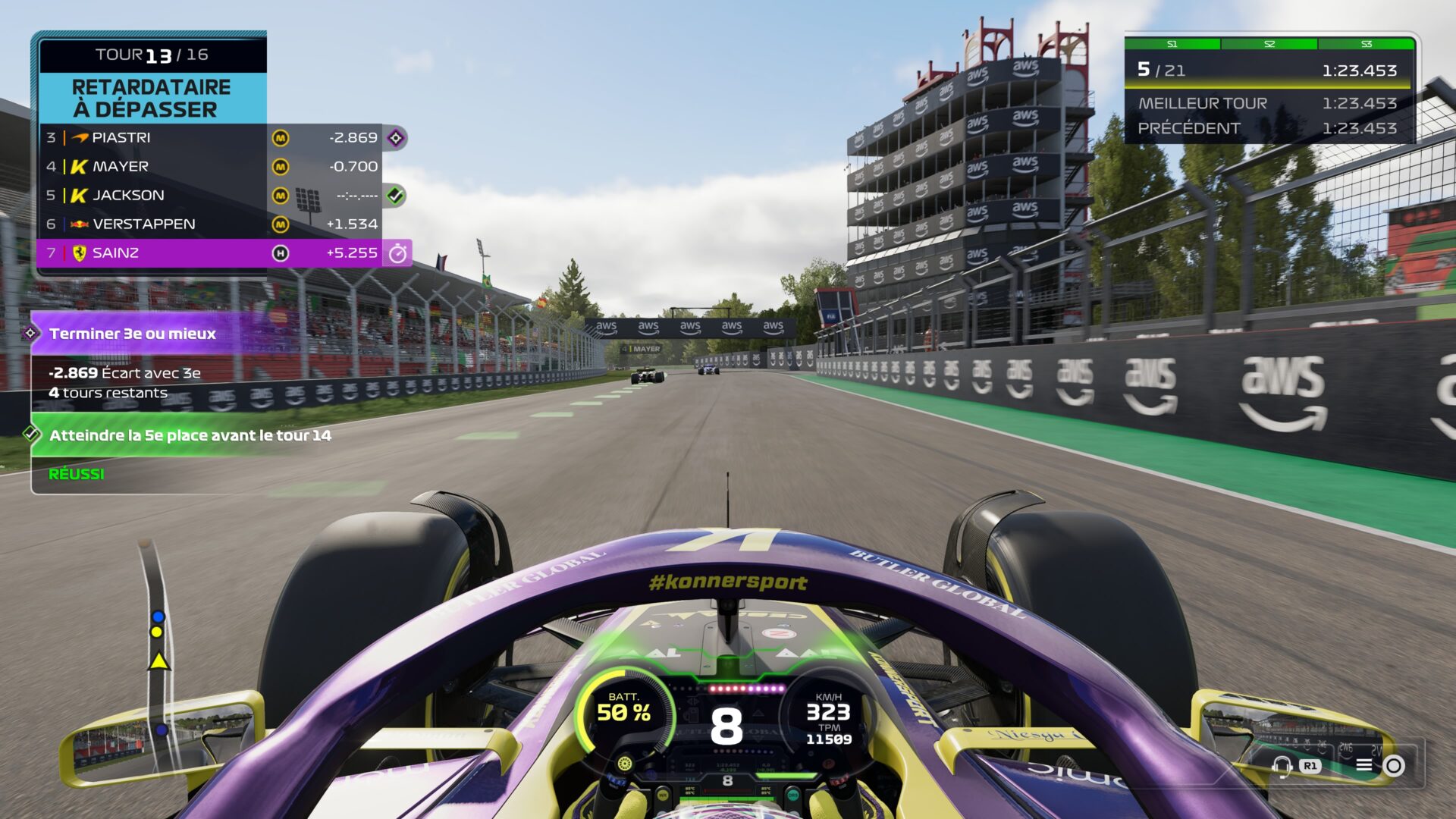
Task: Open the 'Terminer 3e ou mieux' objective
Action: click(x=133, y=334)
